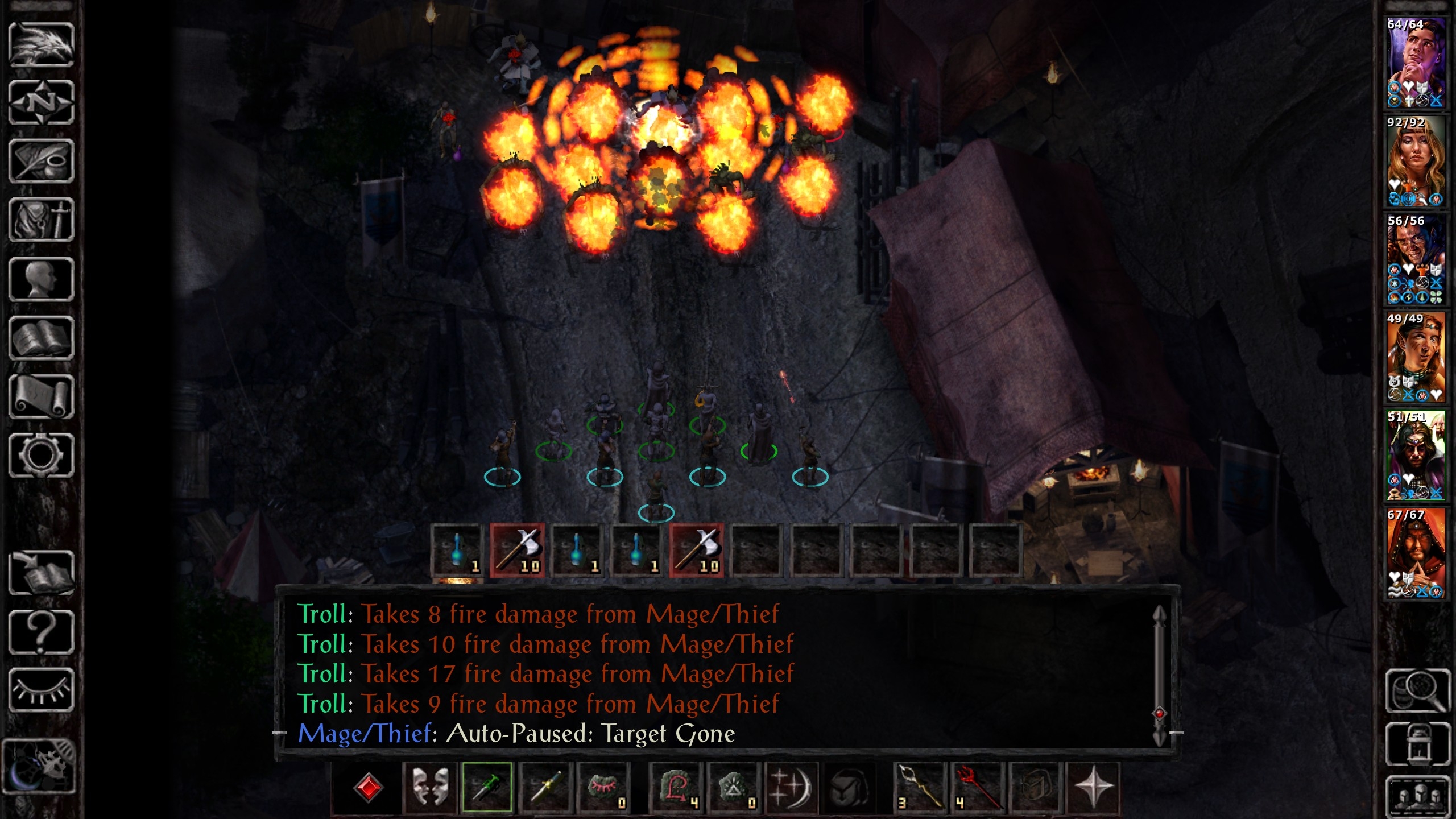The height and width of the screenshot is (819, 1456).
Task: Open the priest scroll button
Action: 41,397
